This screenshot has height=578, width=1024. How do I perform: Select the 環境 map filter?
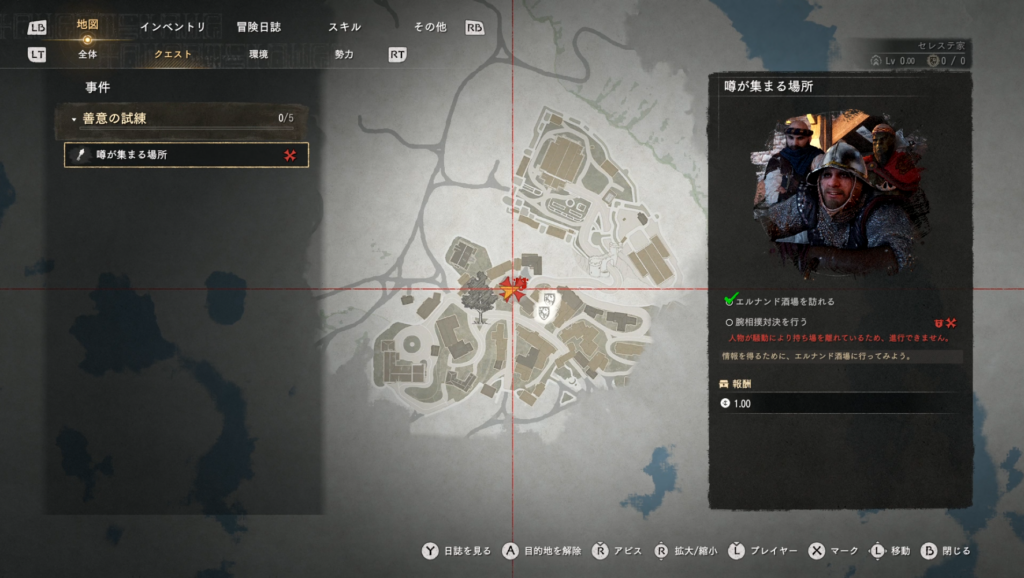(258, 54)
